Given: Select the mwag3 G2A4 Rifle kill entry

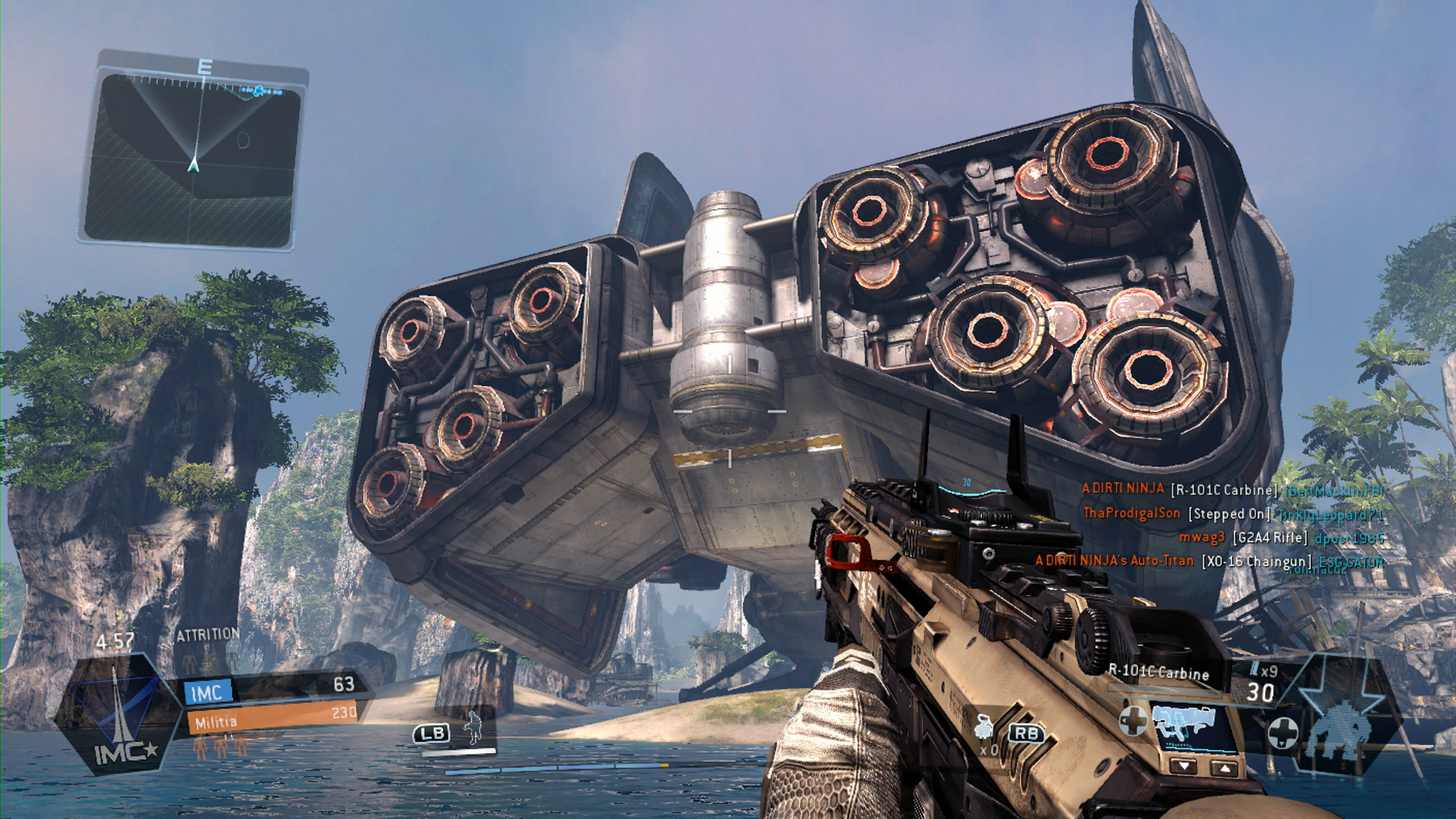Looking at the screenshot, I should click(1282, 538).
